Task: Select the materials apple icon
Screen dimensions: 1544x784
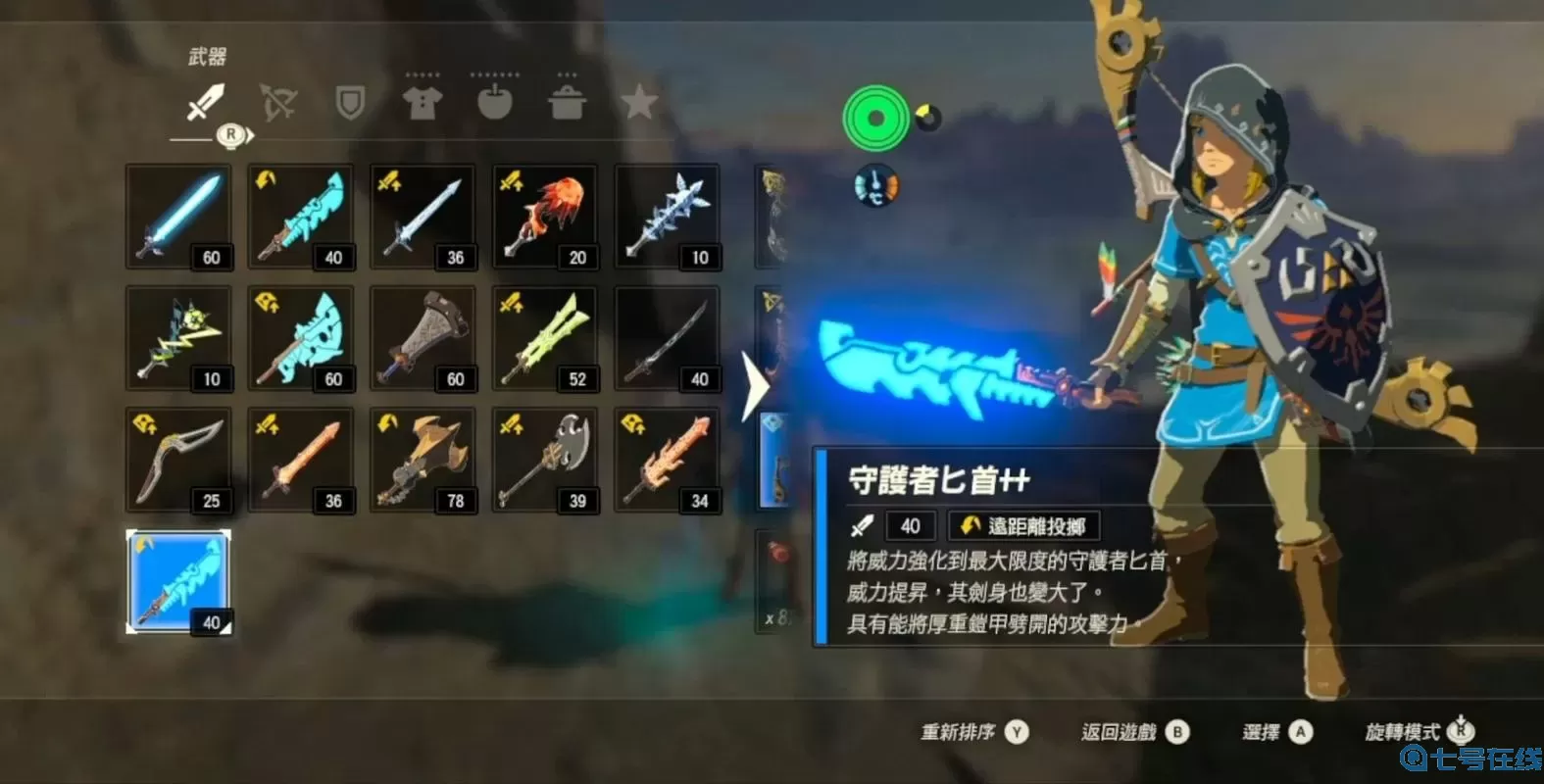Action: pos(495,105)
